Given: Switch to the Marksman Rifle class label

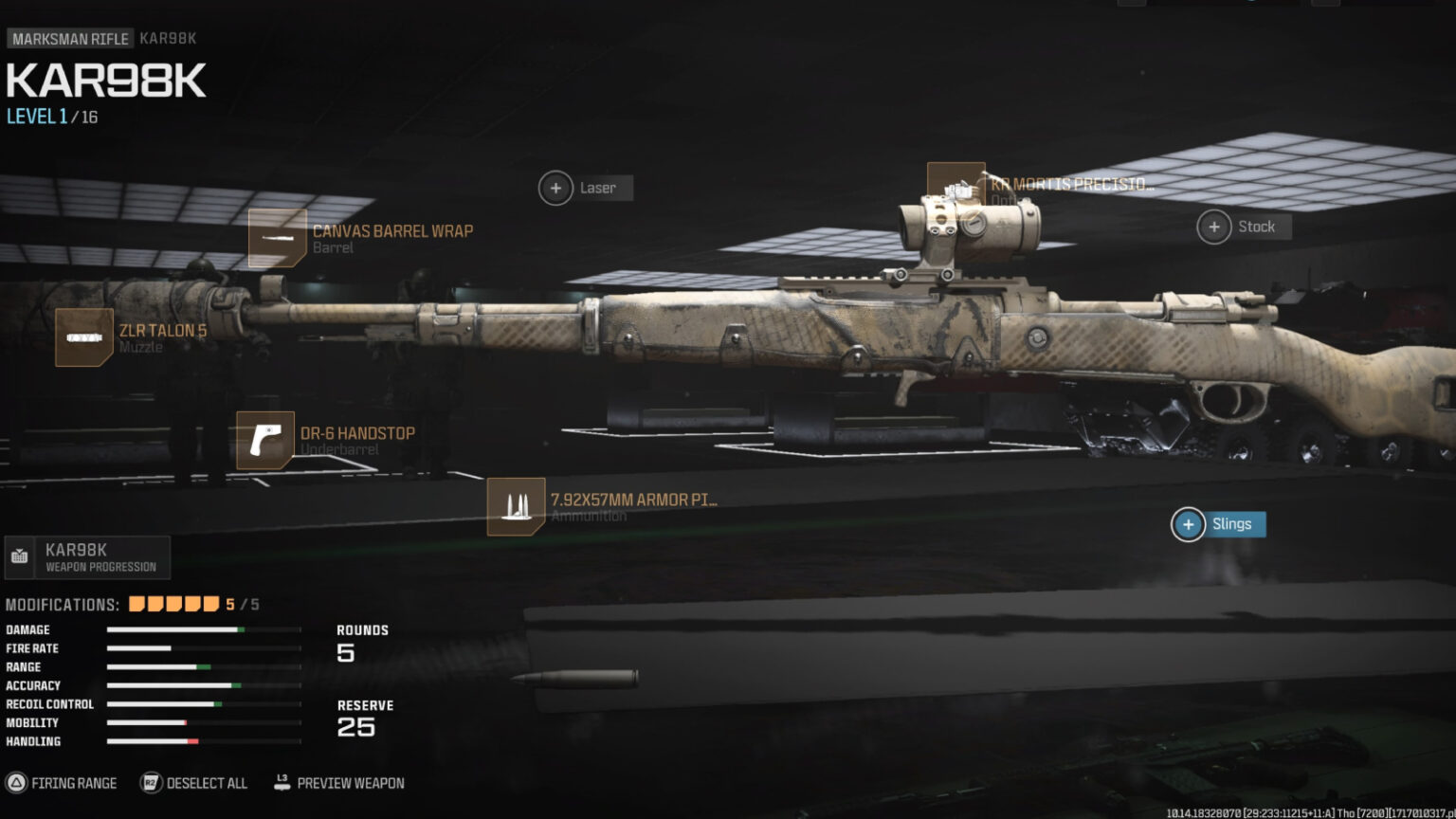Looking at the screenshot, I should coord(70,38).
